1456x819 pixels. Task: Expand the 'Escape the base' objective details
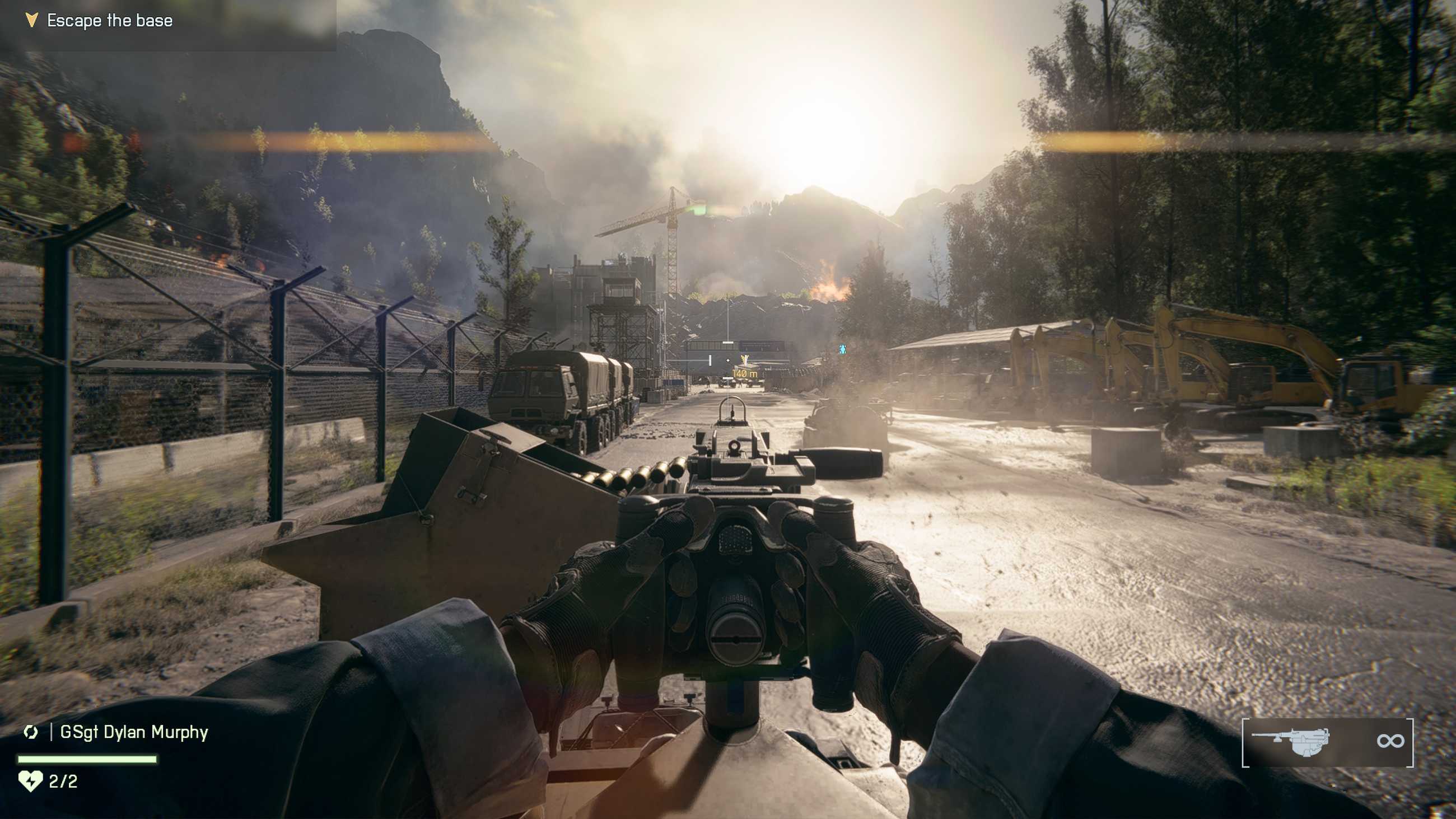point(110,20)
